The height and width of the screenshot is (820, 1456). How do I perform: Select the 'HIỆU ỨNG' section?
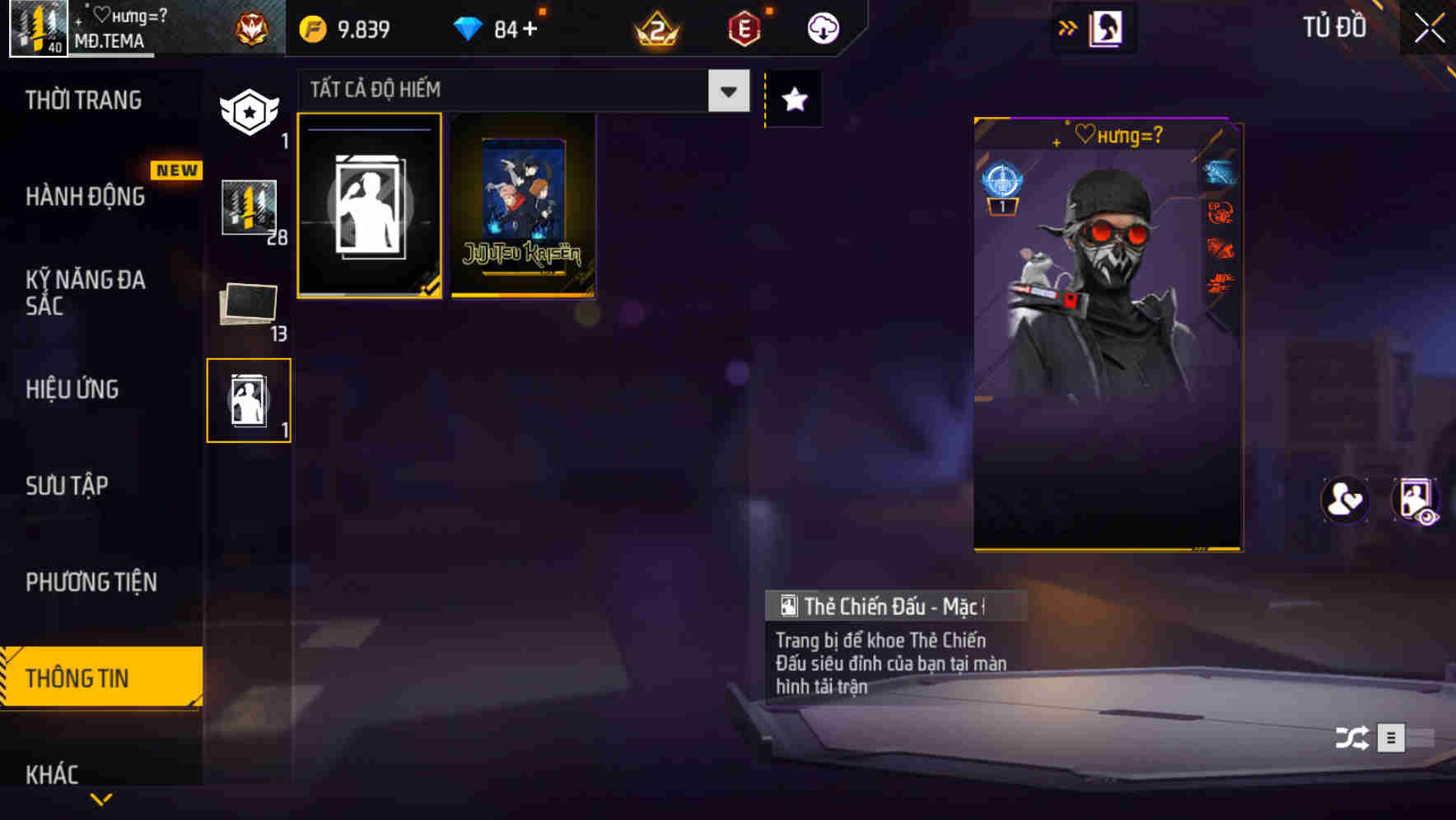(71, 389)
